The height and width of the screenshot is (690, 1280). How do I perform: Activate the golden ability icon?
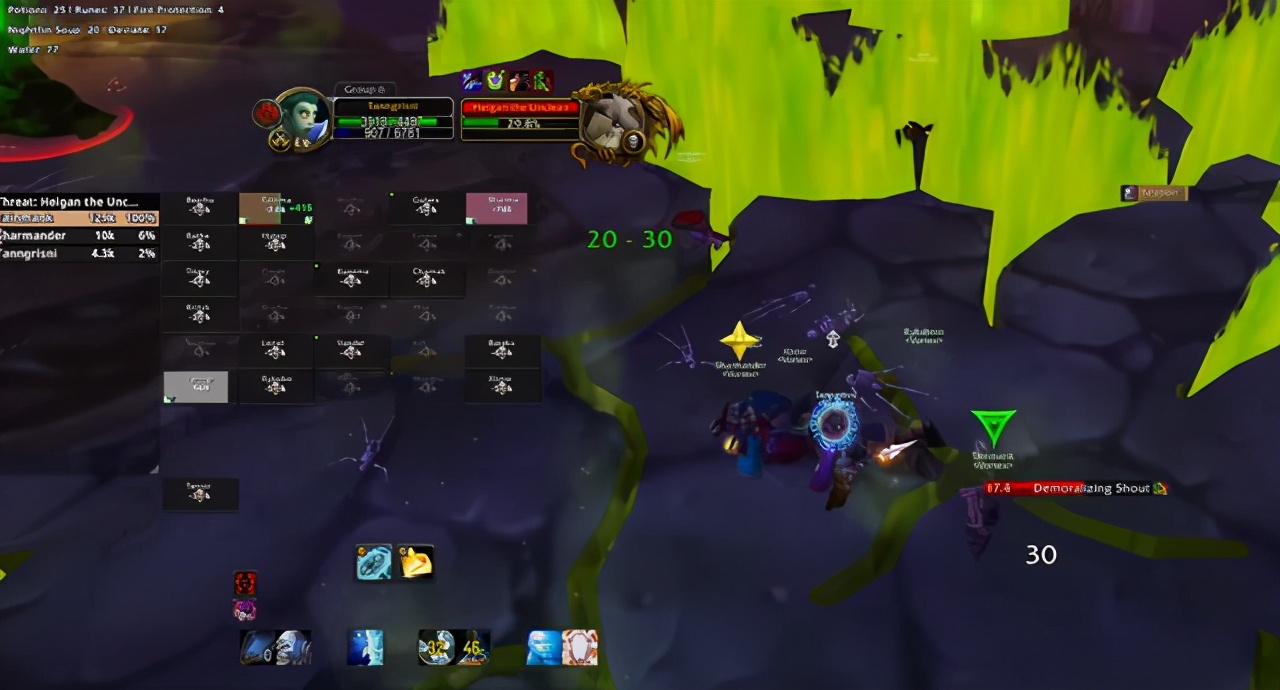point(415,563)
